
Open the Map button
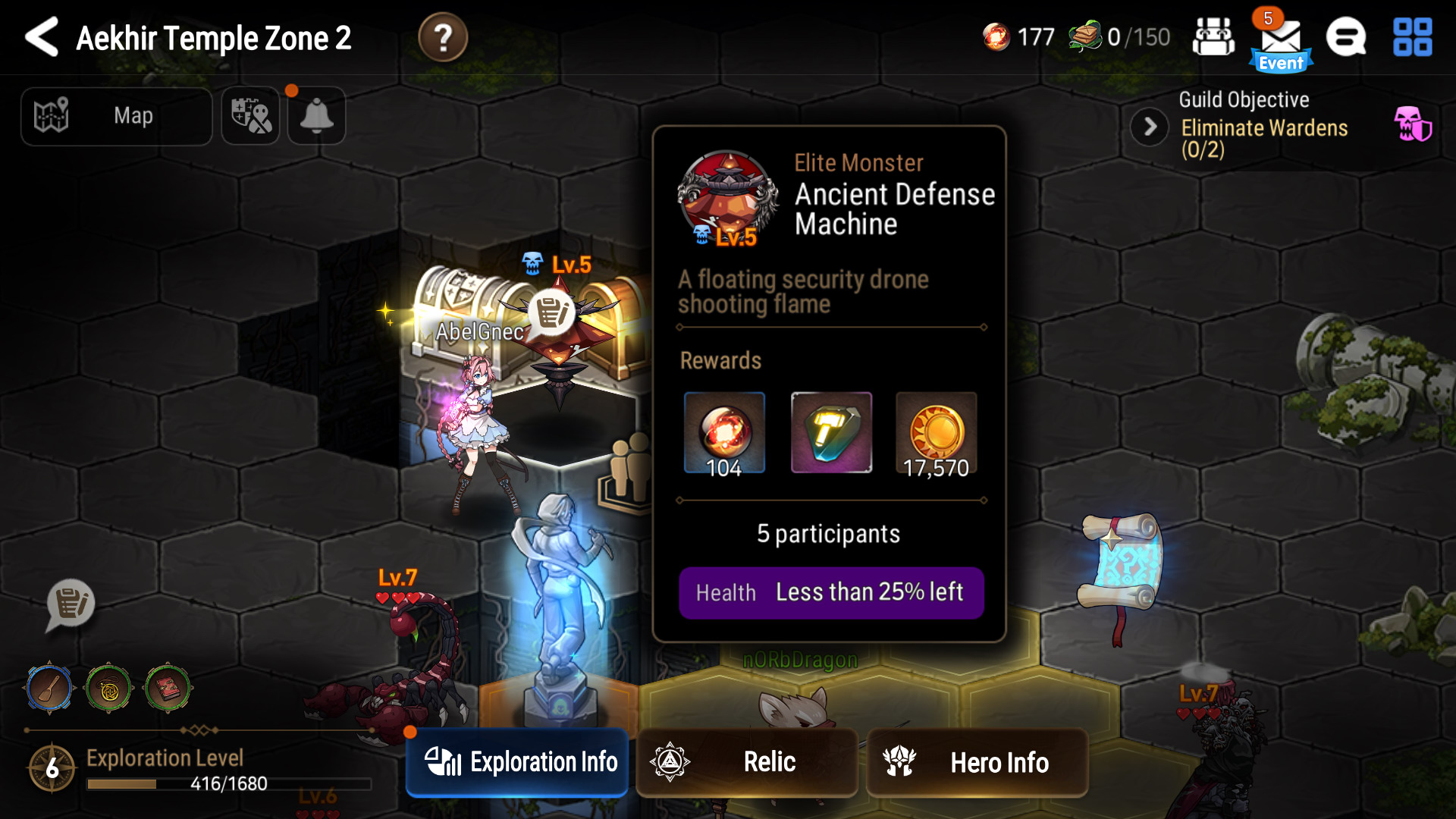(x=117, y=116)
